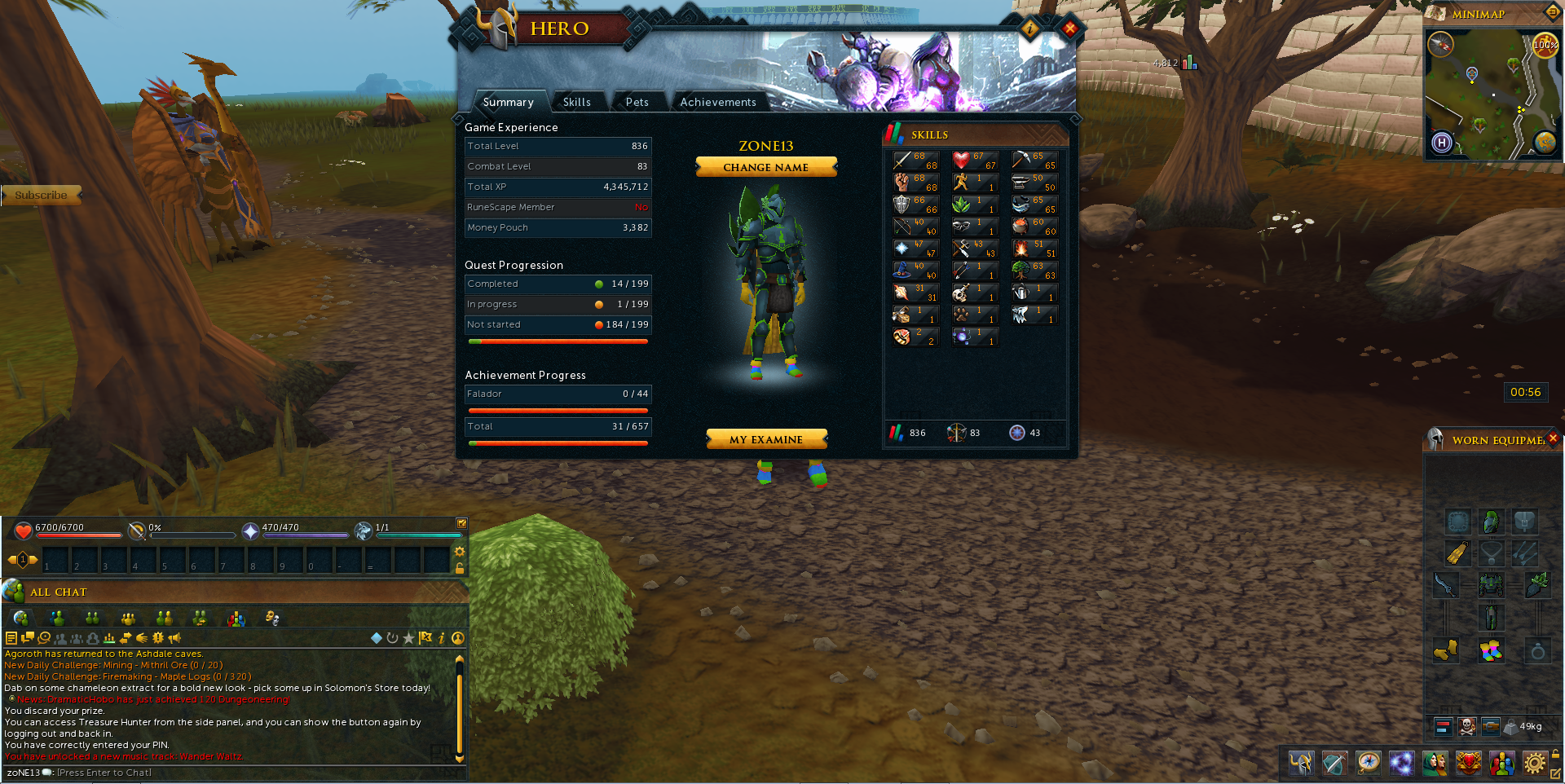Open My Examine
Screen dimensions: 1565x784
point(765,439)
